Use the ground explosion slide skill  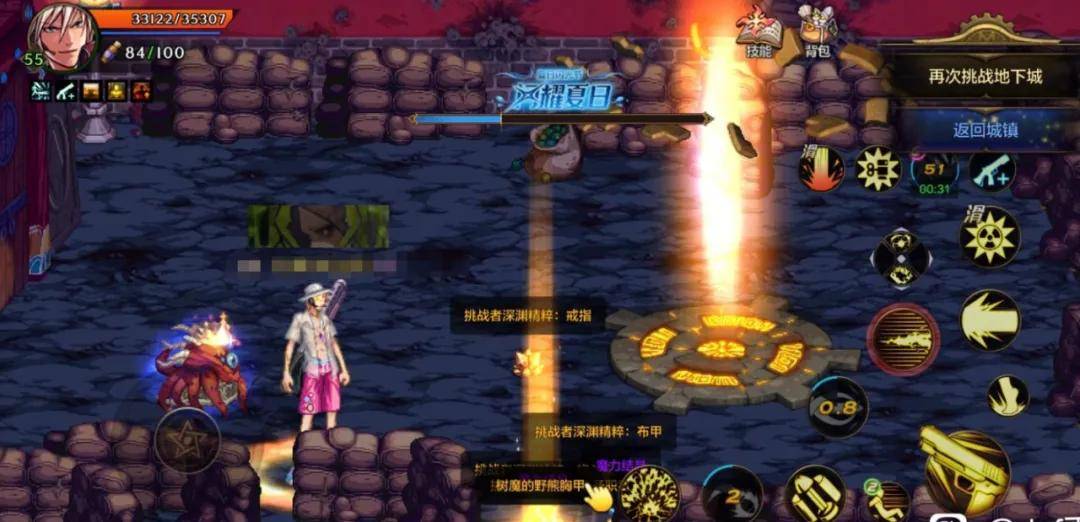[x=821, y=169]
